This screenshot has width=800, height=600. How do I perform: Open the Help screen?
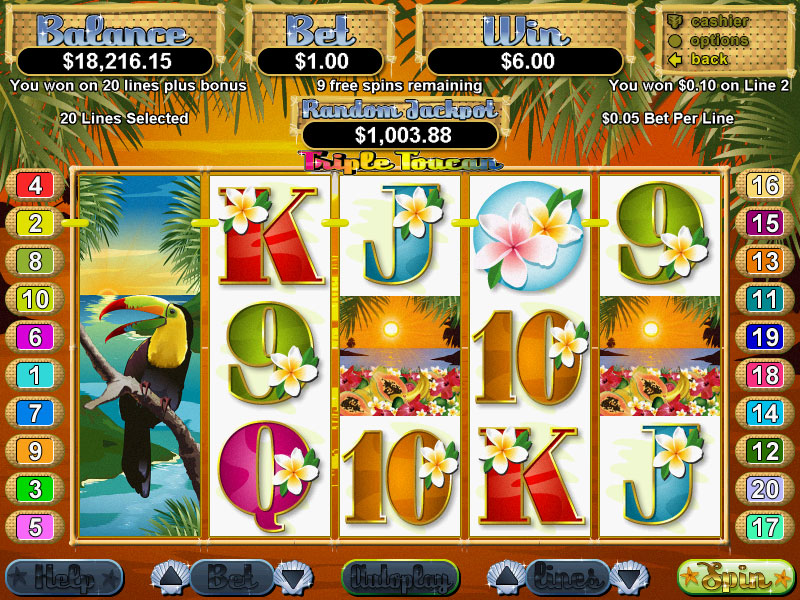point(63,577)
